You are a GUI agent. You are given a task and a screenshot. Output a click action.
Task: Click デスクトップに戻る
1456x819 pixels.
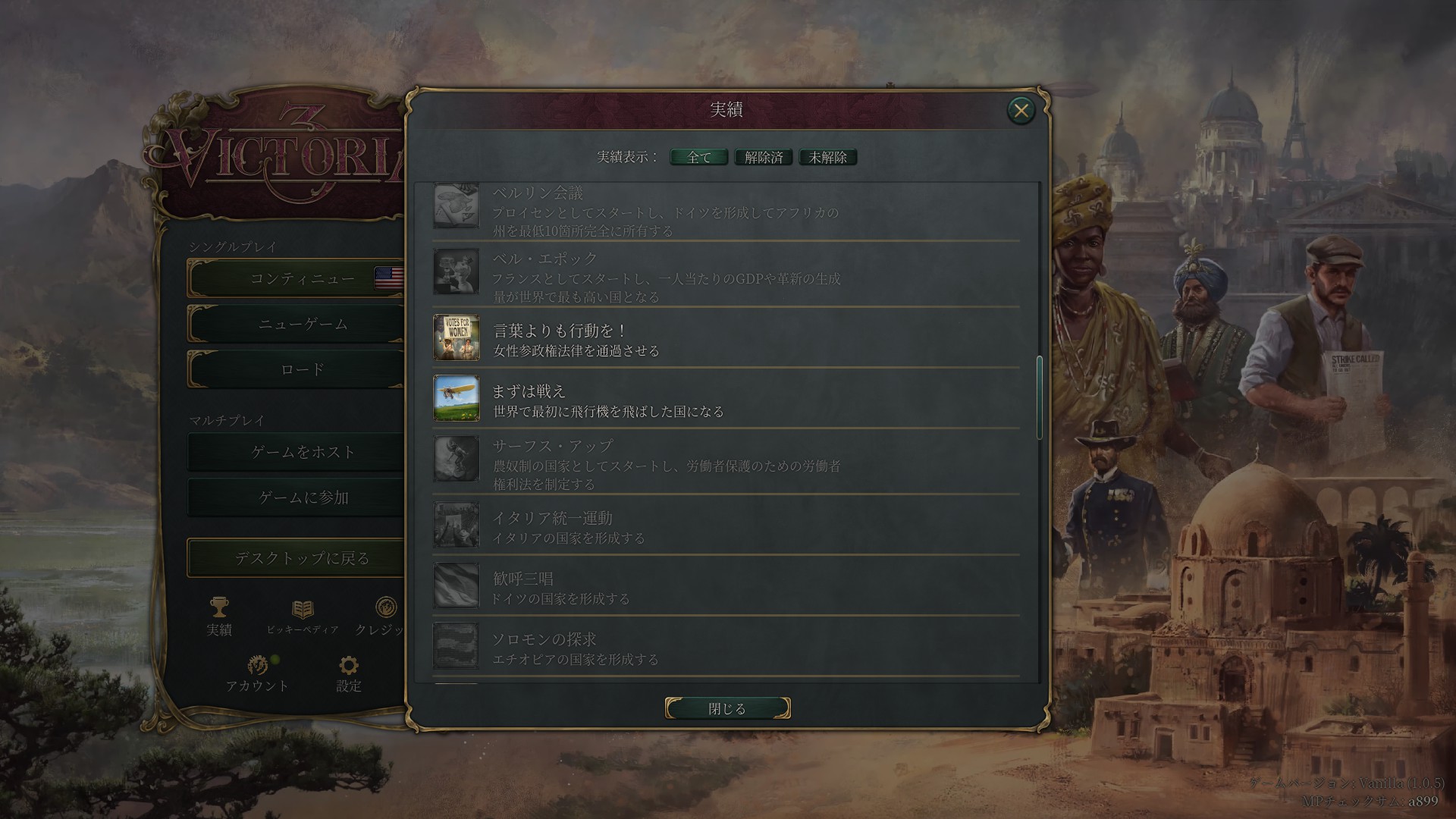click(x=303, y=557)
